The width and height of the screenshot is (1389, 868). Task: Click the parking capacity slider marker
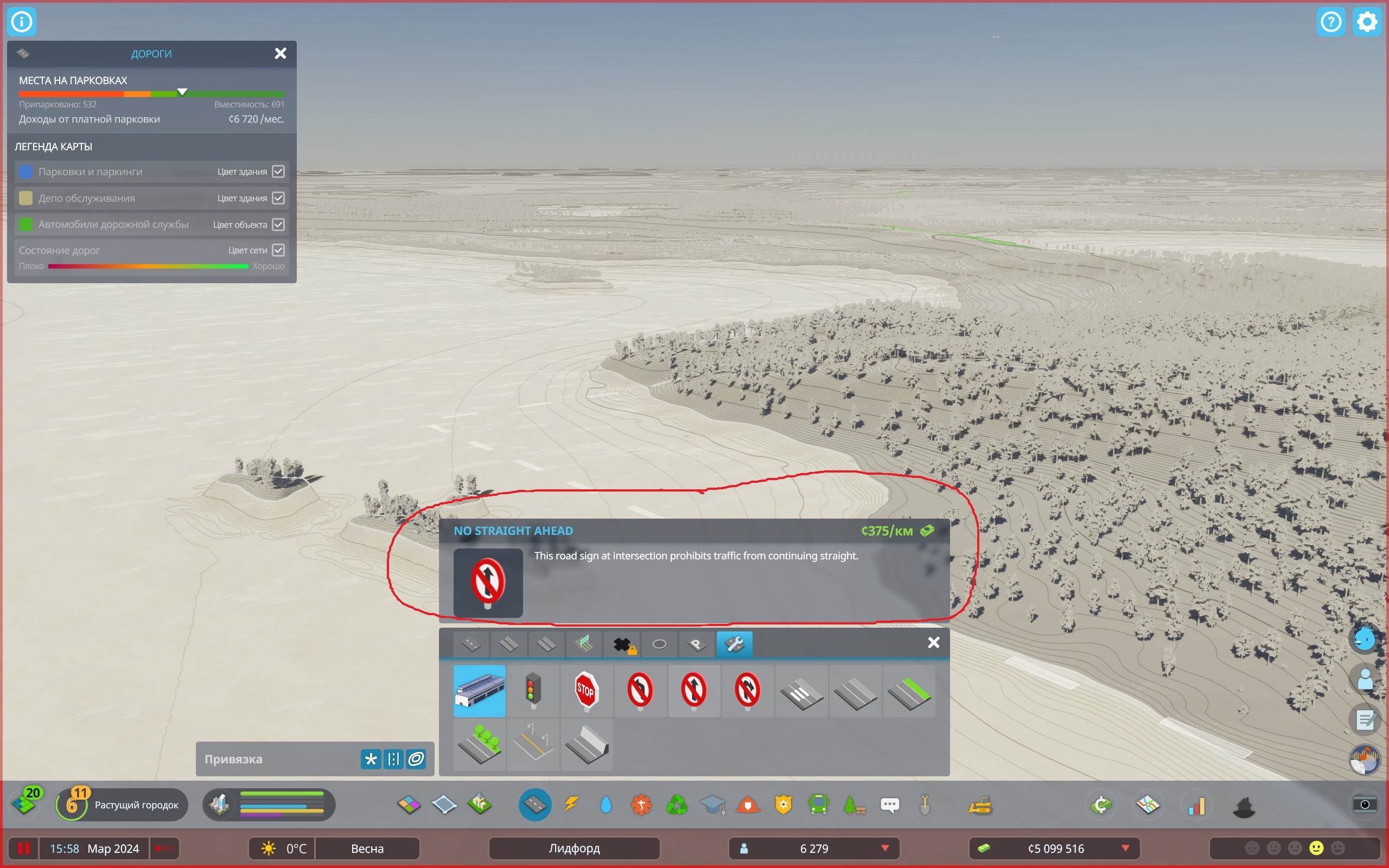coord(182,92)
